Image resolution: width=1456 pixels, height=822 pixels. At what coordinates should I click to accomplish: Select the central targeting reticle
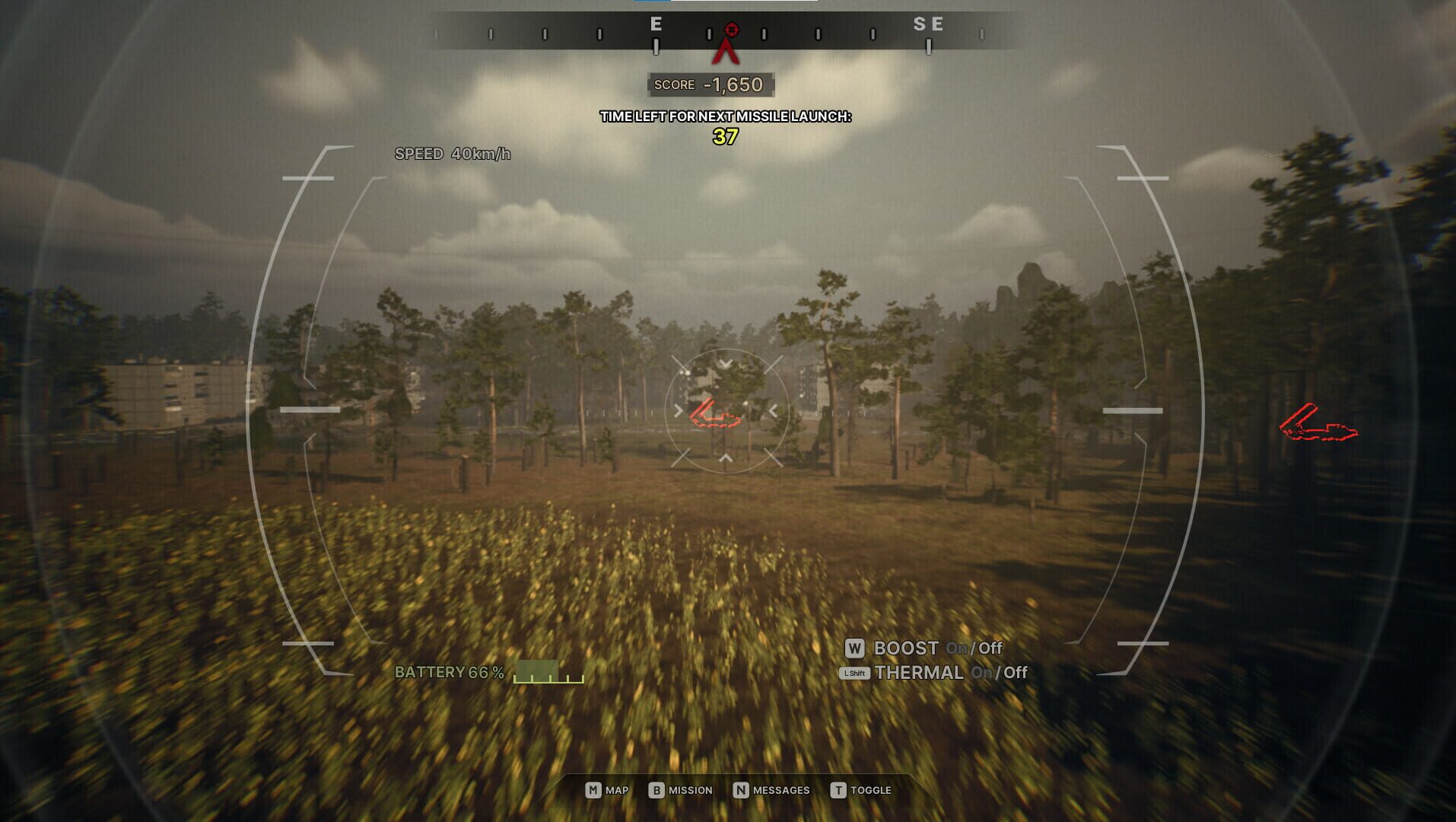(726, 411)
